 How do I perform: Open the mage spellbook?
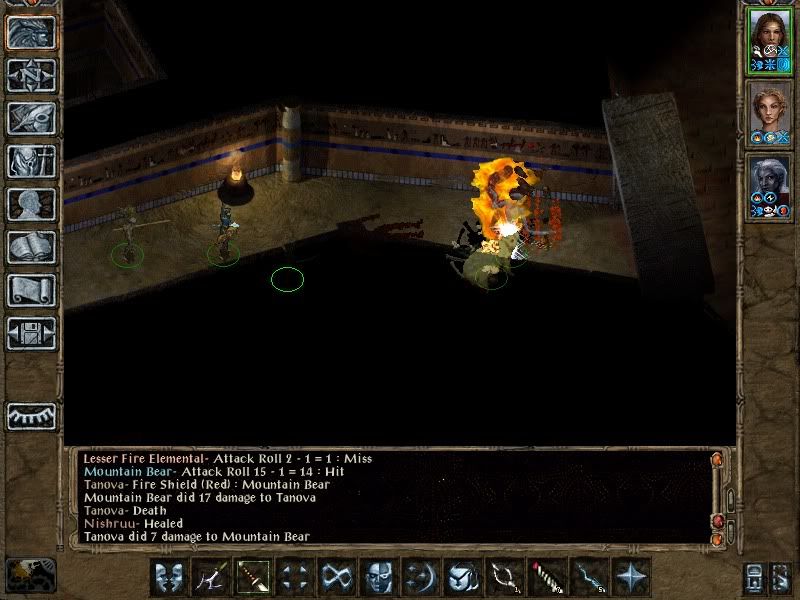coord(31,247)
